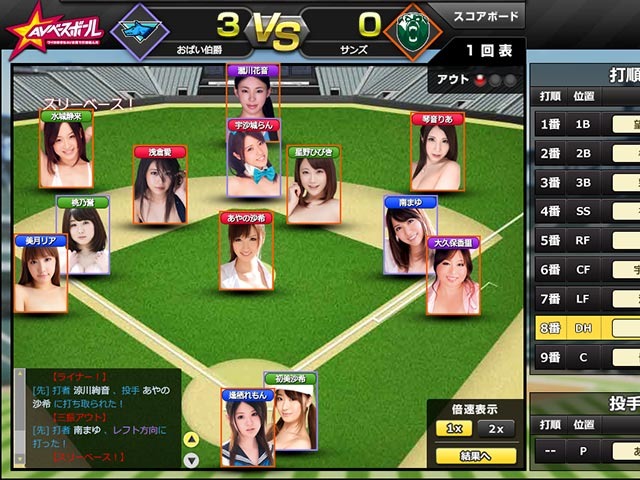This screenshot has height=480, width=640.
Task: Pick the 大久保香里 player card
Action: coord(453,275)
